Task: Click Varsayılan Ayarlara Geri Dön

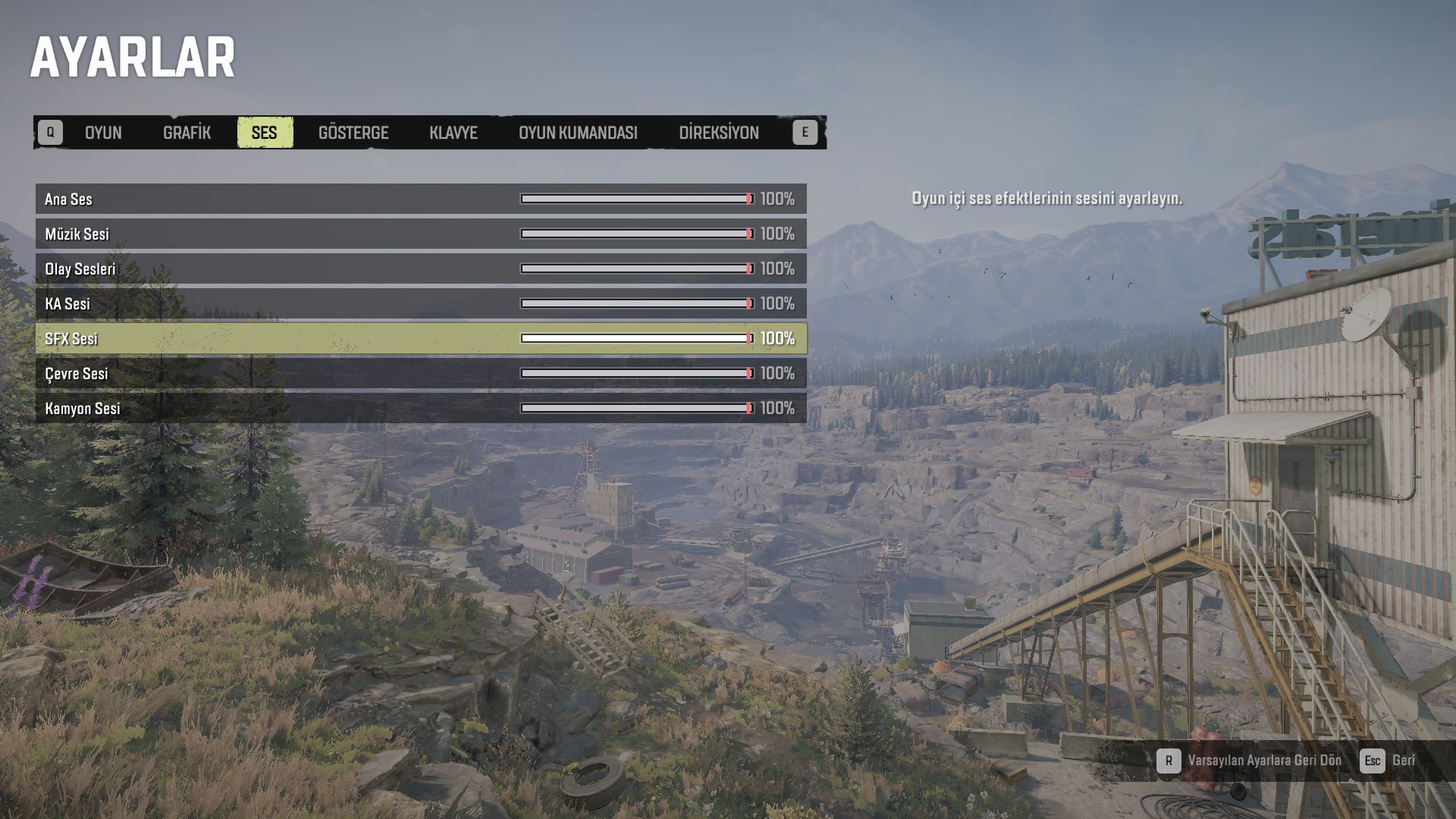Action: (1264, 761)
